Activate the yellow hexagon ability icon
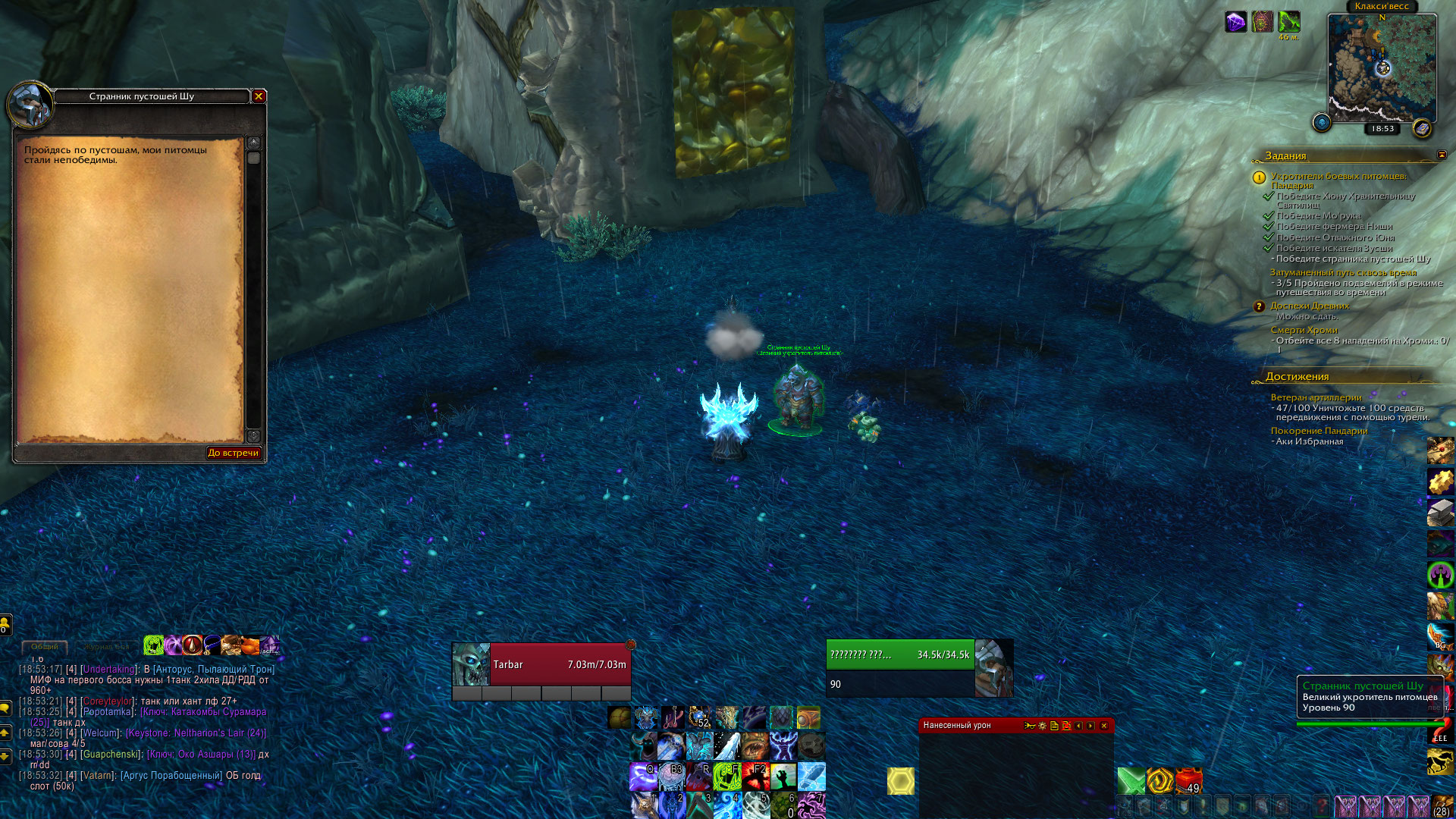The width and height of the screenshot is (1456, 819). click(900, 781)
